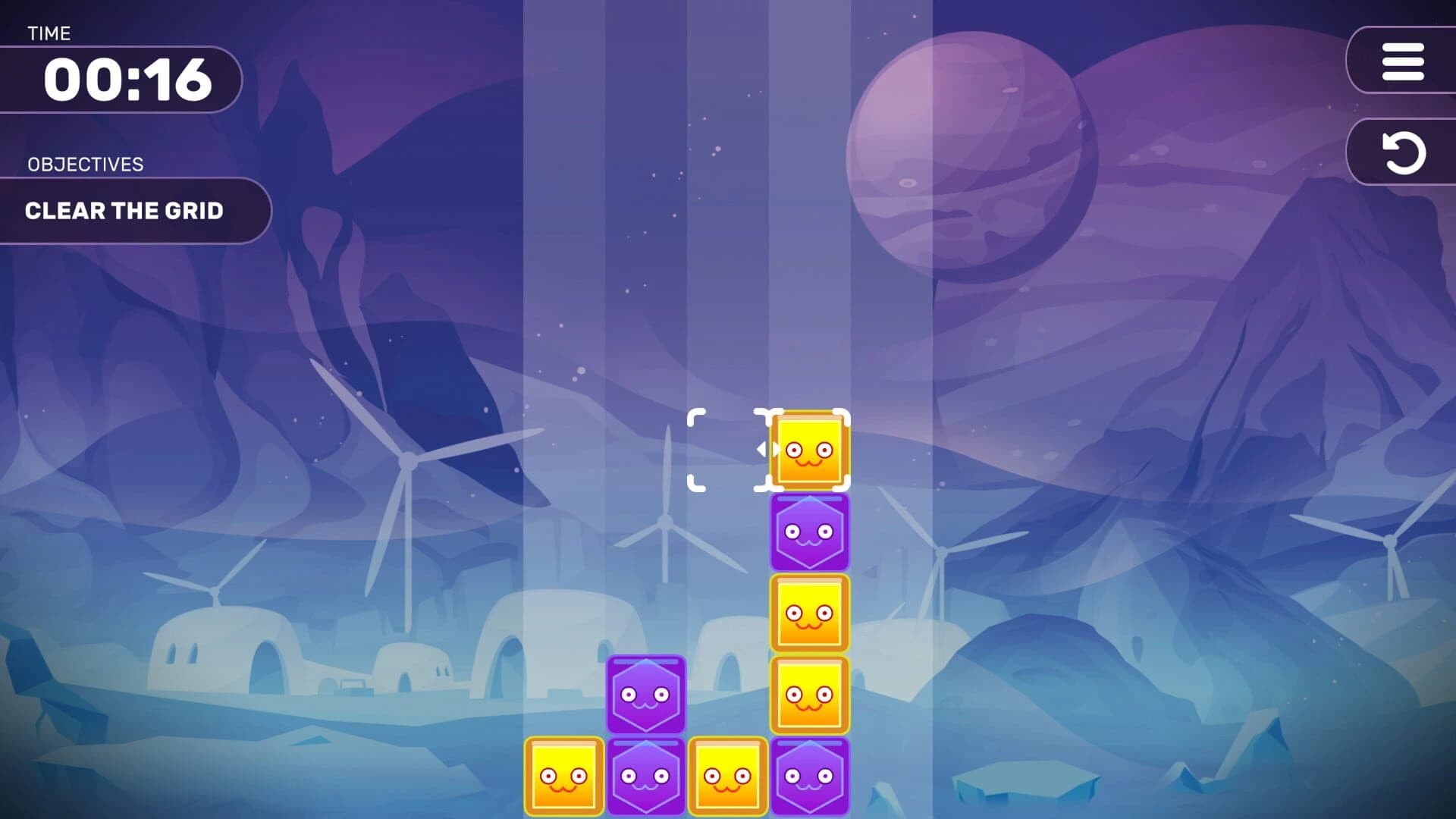Screen dimensions: 1456x819
Task: Select the leftmost yellow square in the bottom row
Action: click(x=563, y=777)
